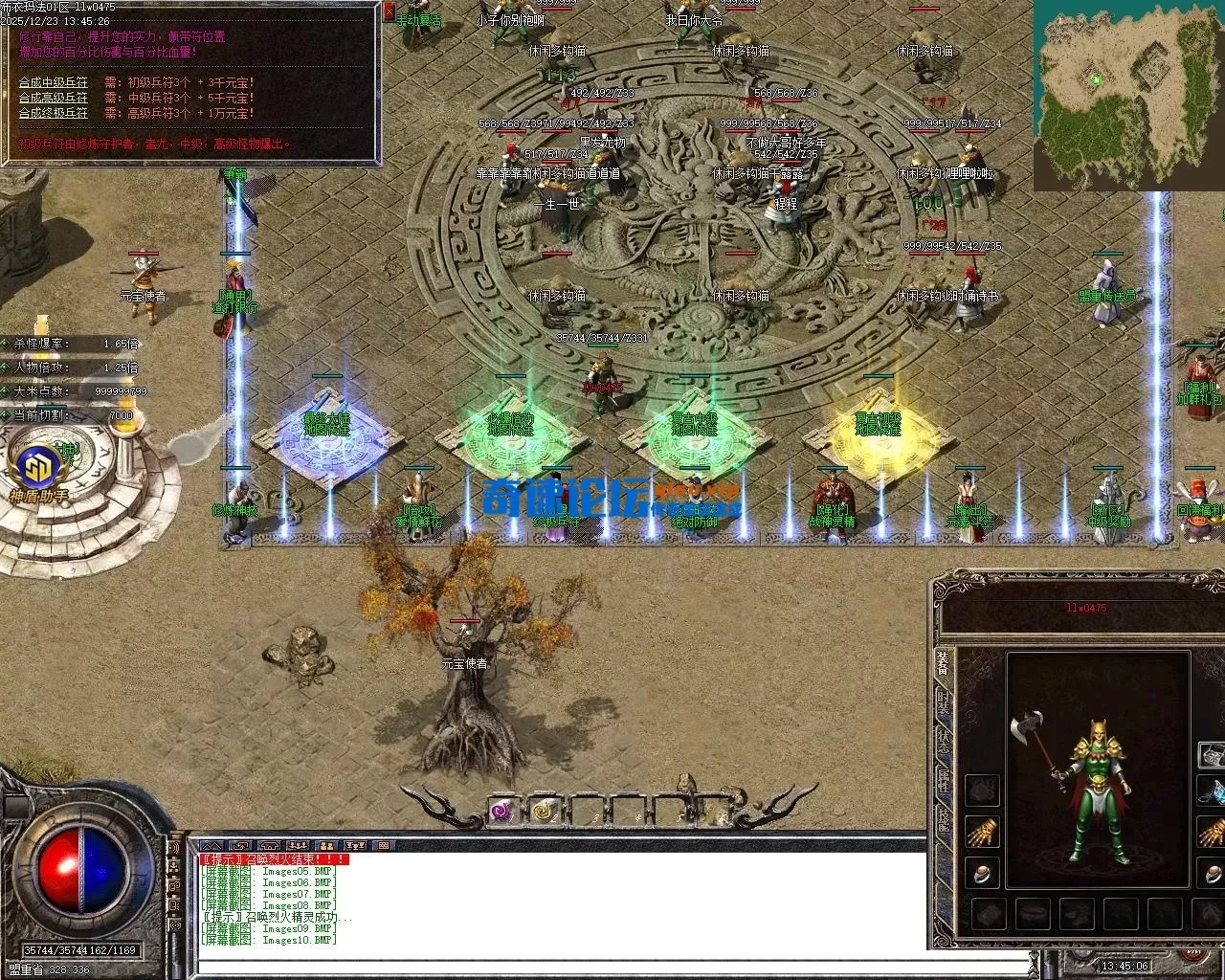
Task: Open the 技能 tab in character panel
Action: click(944, 821)
